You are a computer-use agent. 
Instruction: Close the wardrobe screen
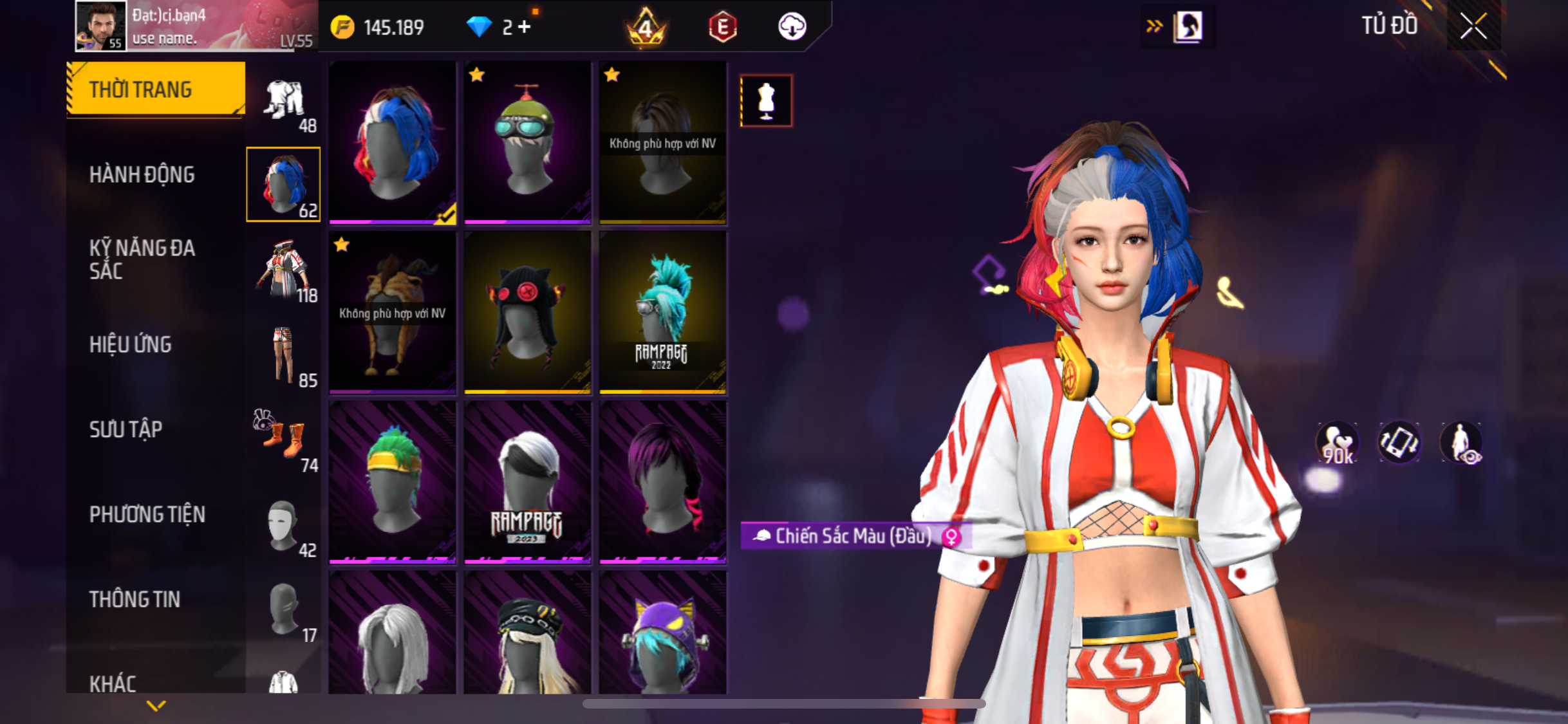tap(1473, 27)
